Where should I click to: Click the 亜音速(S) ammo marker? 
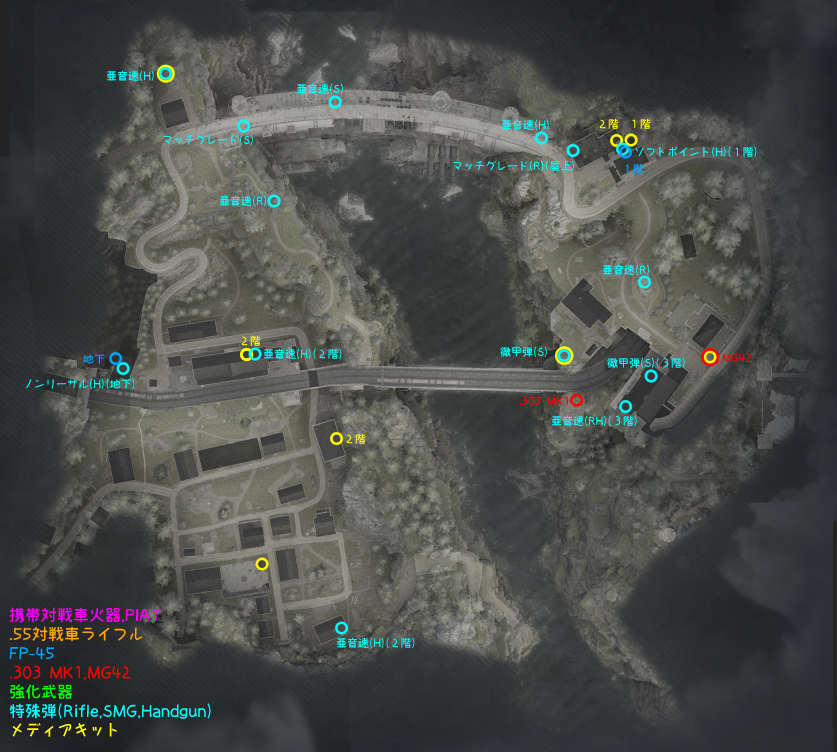(x=335, y=102)
